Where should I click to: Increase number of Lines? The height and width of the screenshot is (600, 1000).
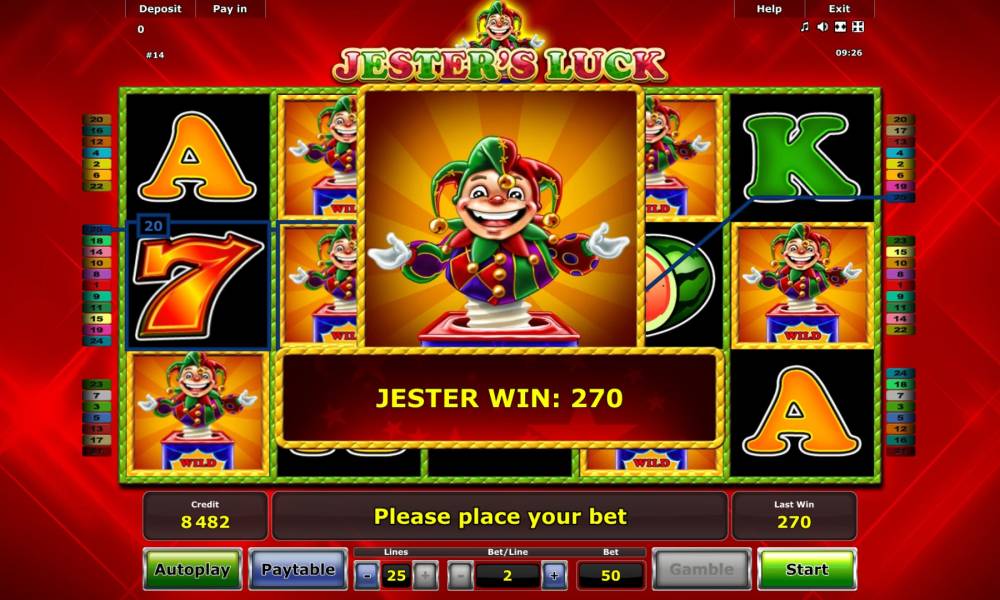[424, 575]
